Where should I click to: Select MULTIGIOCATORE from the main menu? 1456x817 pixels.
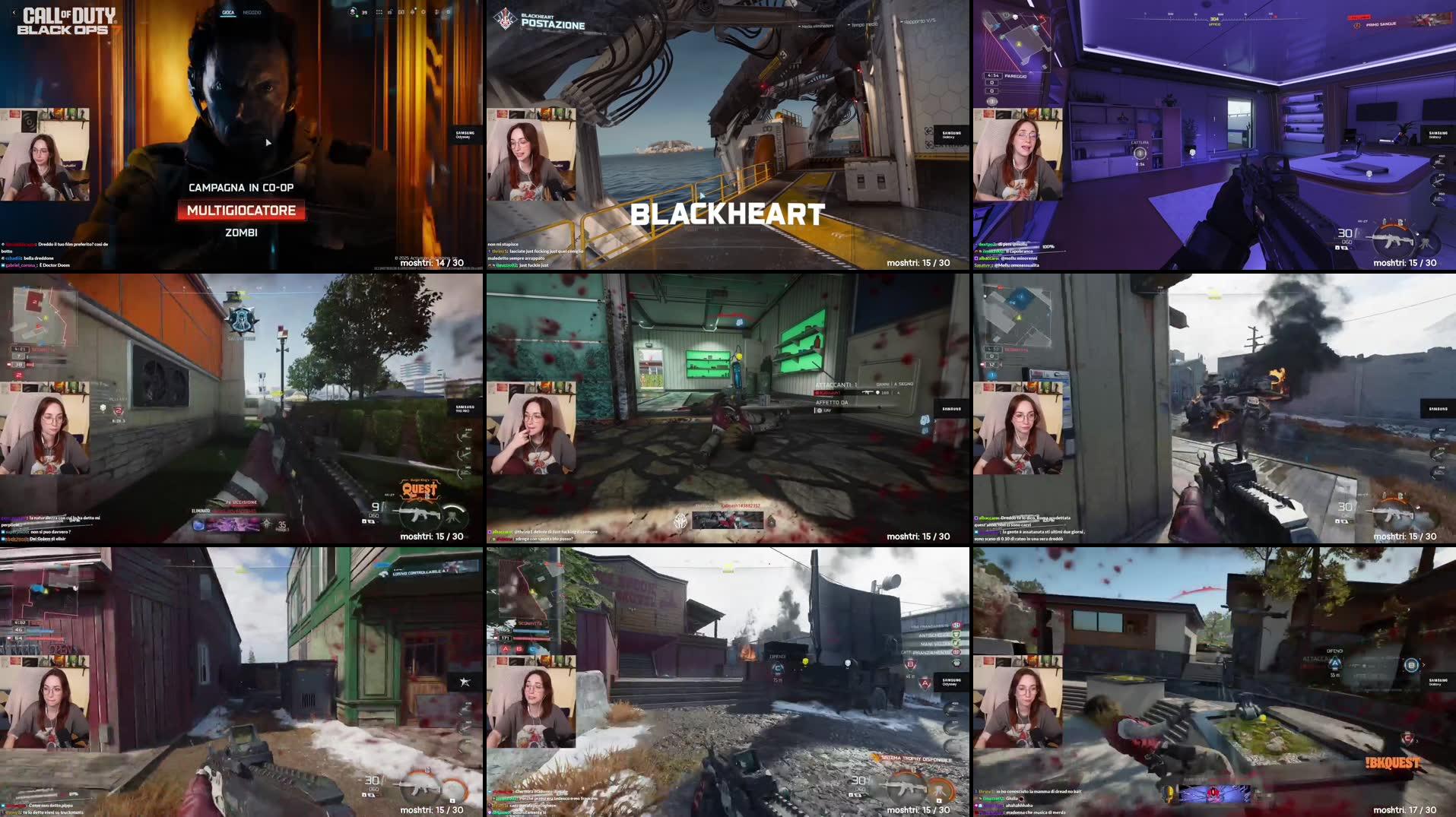(x=242, y=211)
